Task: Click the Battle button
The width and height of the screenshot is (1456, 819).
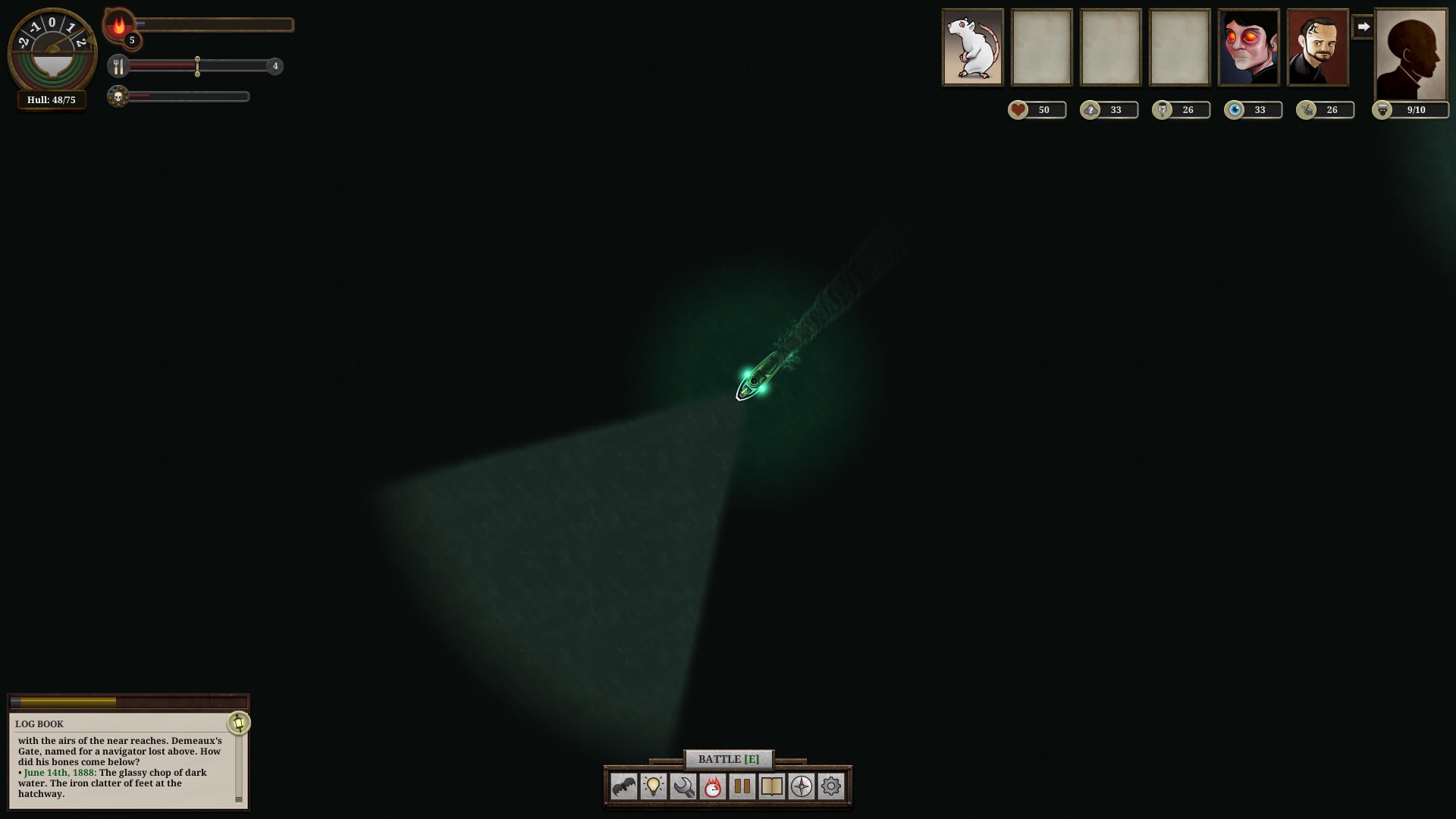Action: pos(728,759)
